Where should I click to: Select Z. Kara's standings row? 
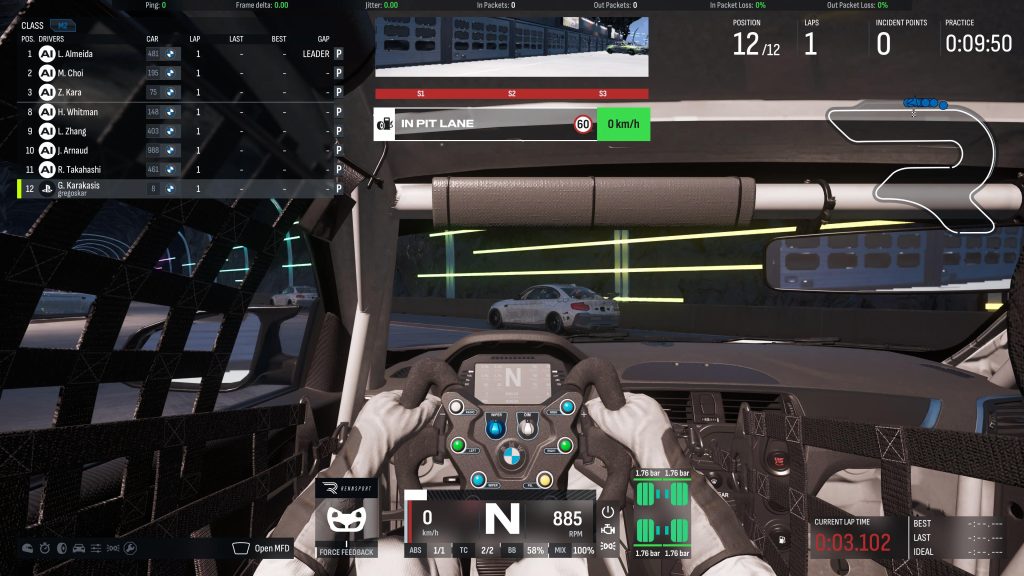point(180,92)
